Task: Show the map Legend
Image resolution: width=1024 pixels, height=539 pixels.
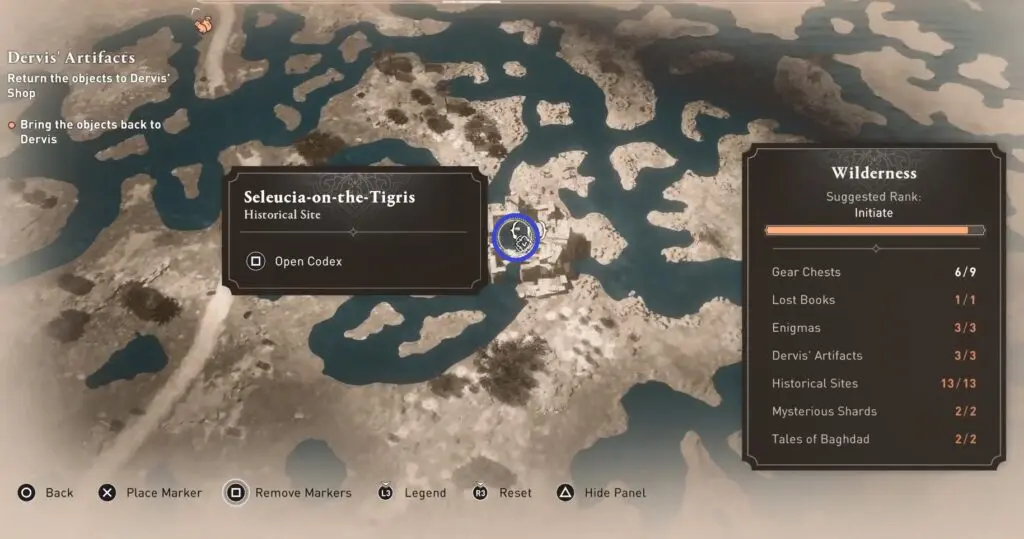Action: click(x=412, y=493)
